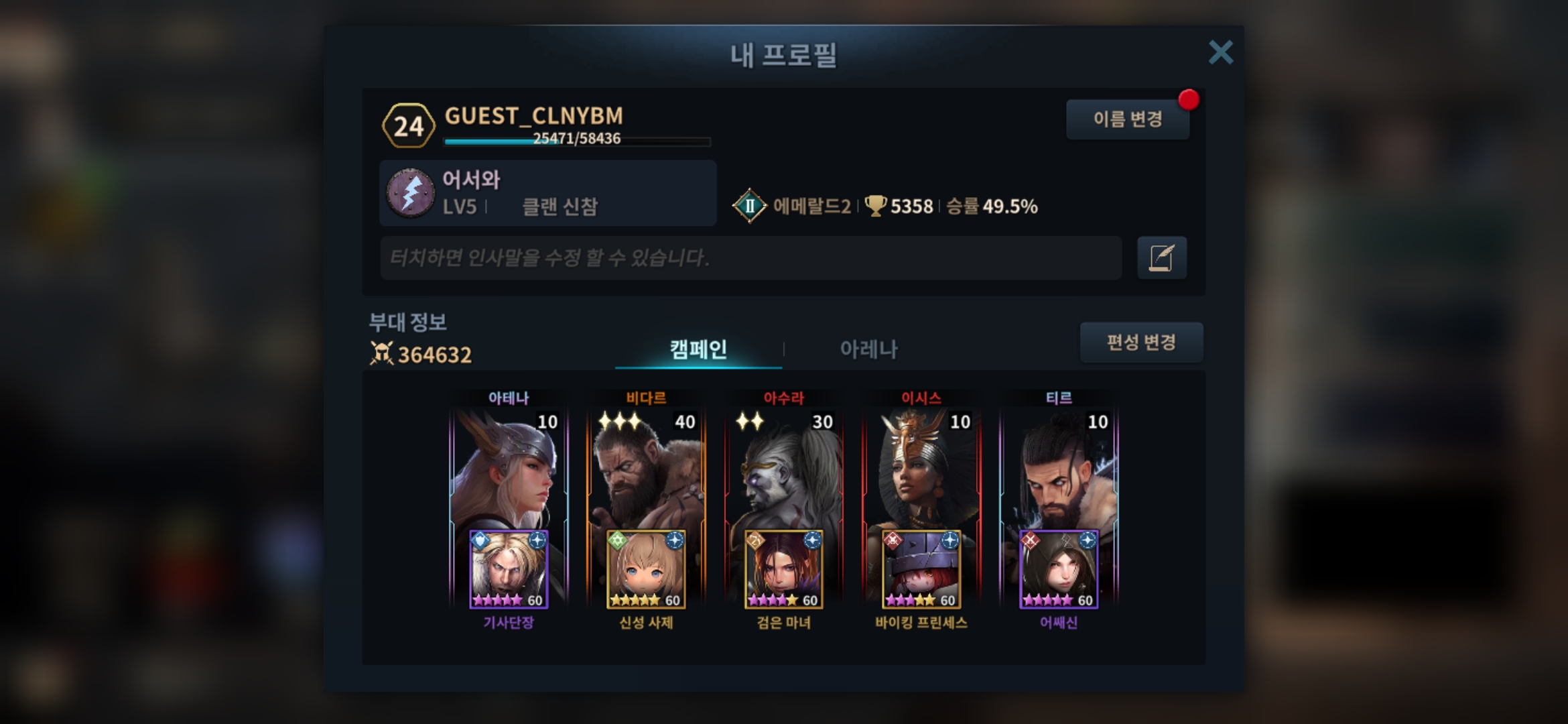Screen dimensions: 1568x724
Task: Choose the 신성 사제 unit portrait
Action: click(646, 570)
